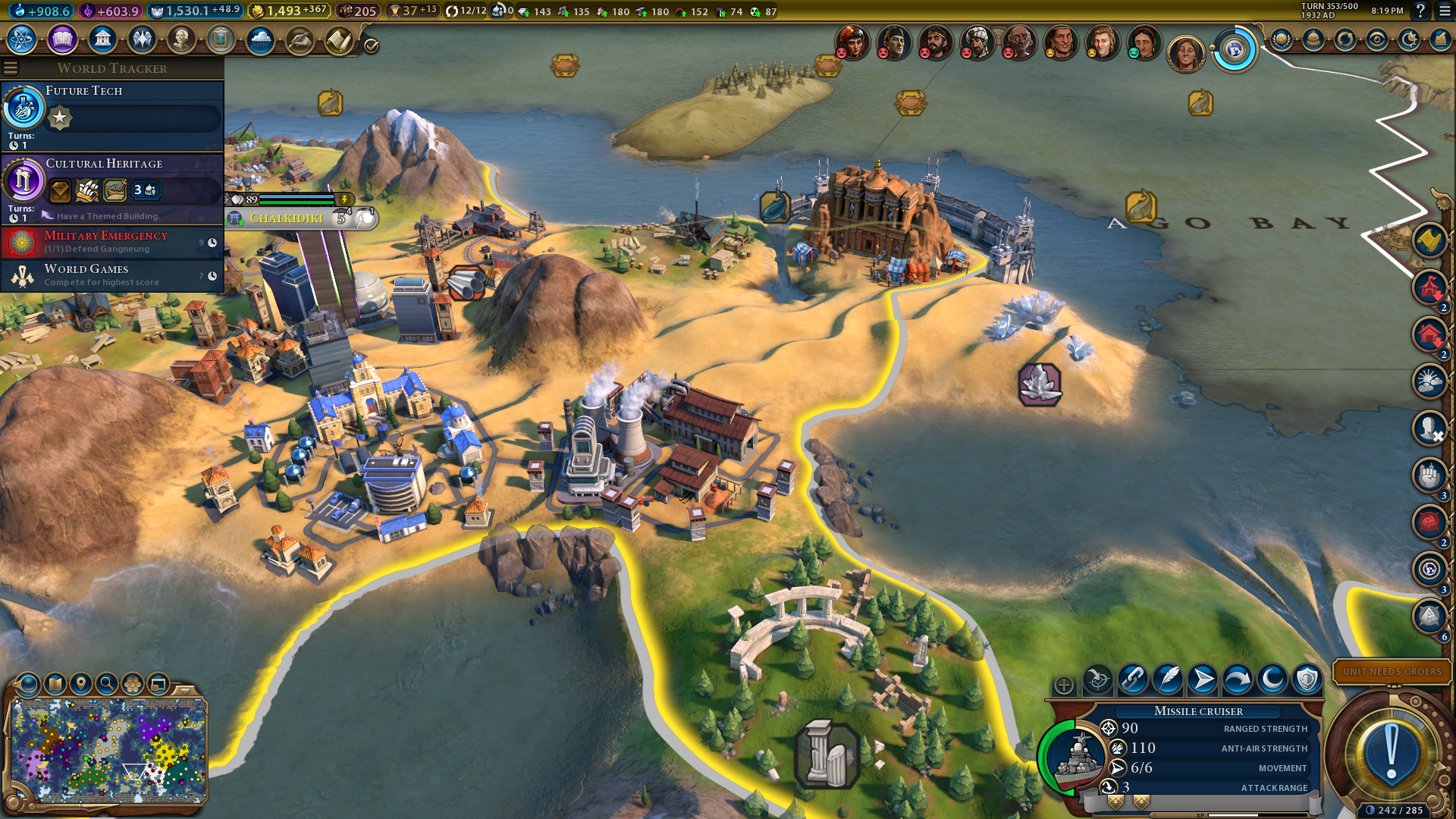Open Great People bust icon
Image resolution: width=1456 pixels, height=819 pixels.
point(181,39)
